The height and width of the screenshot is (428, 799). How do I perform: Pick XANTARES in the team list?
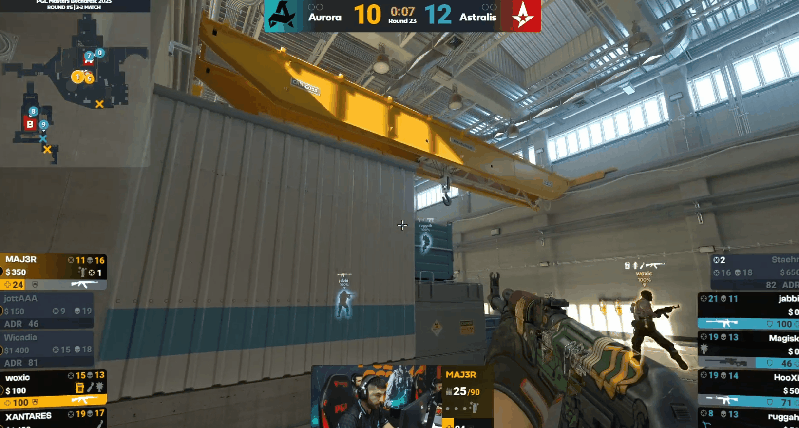pyautogui.click(x=52, y=416)
